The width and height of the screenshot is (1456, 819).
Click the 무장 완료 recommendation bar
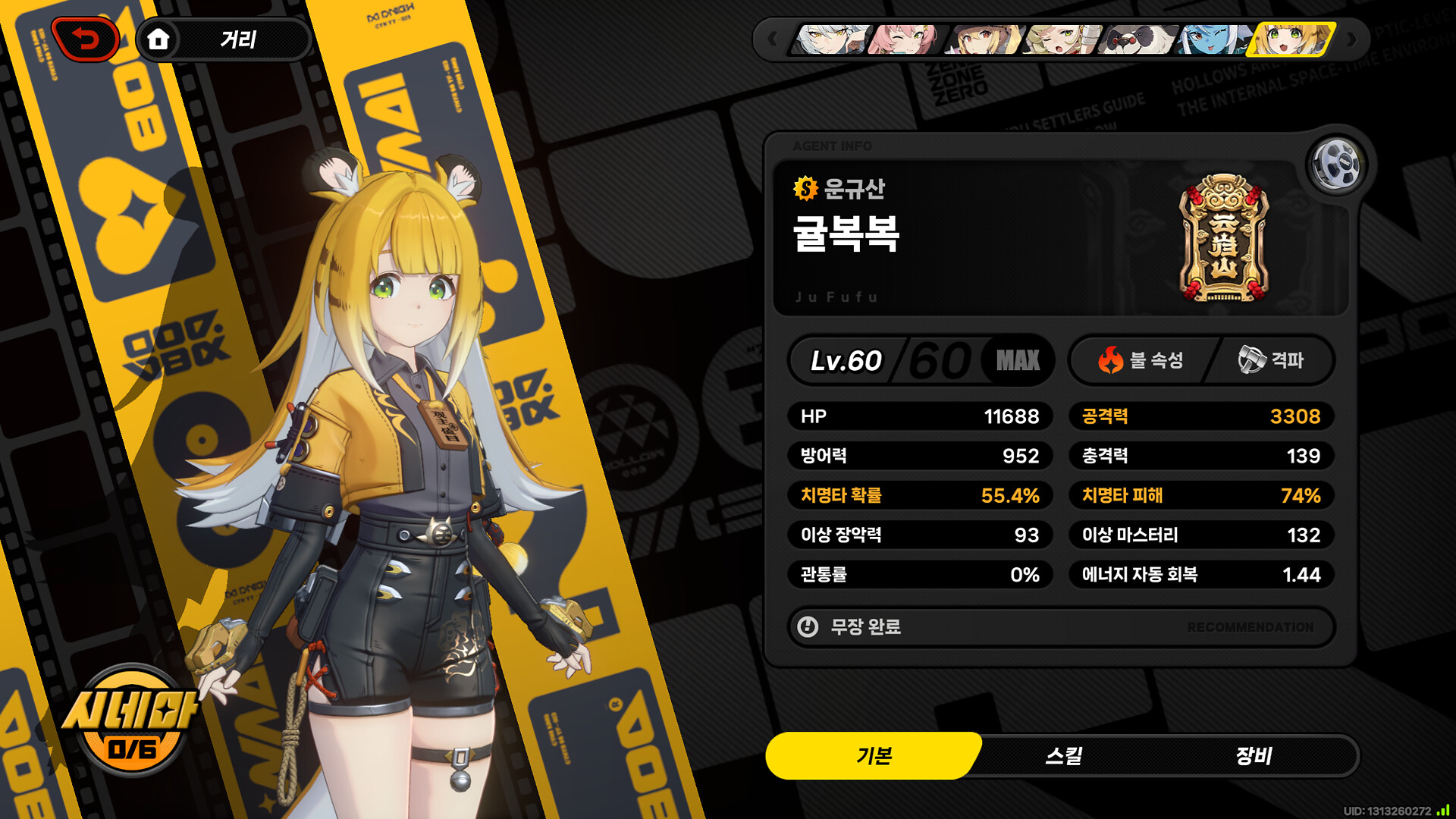click(1061, 627)
